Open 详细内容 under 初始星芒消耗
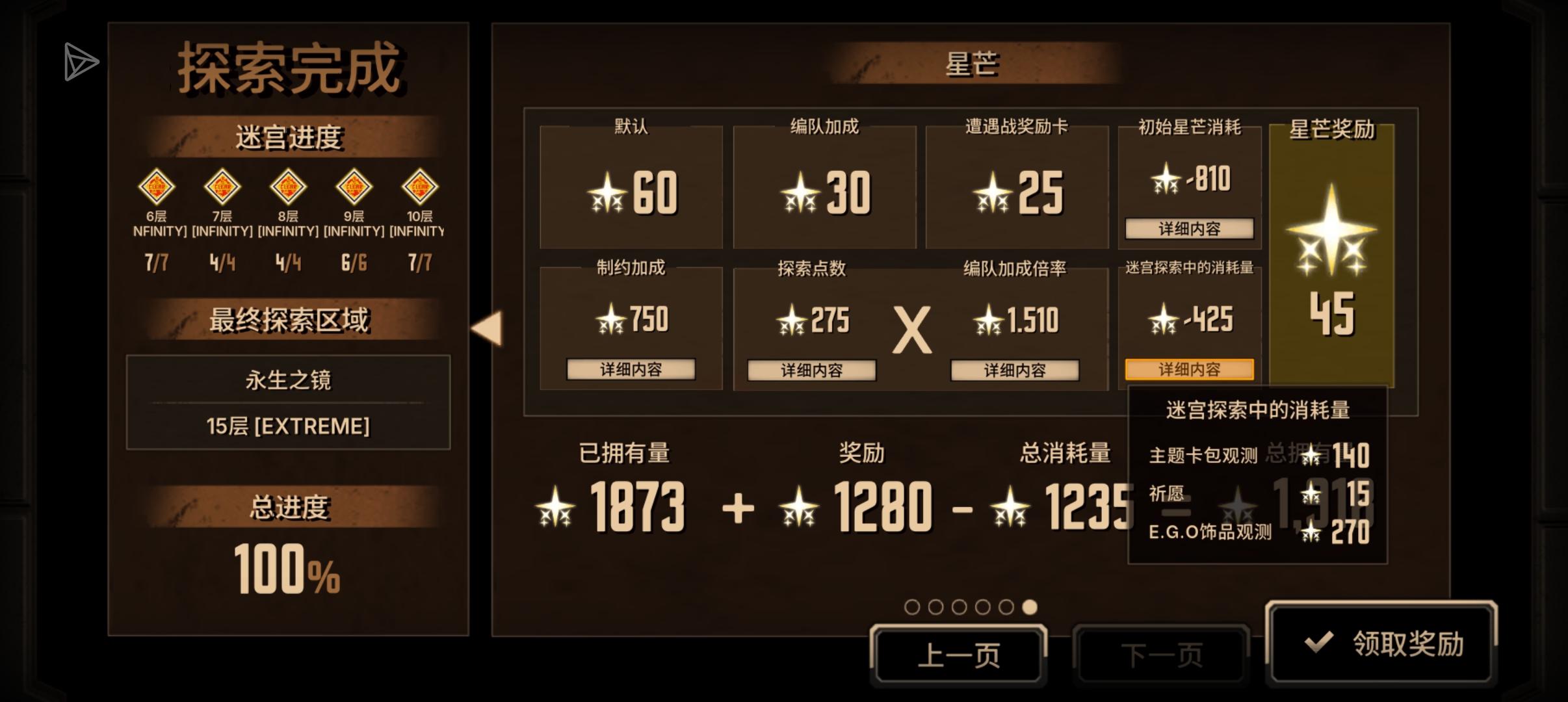 pos(1189,229)
